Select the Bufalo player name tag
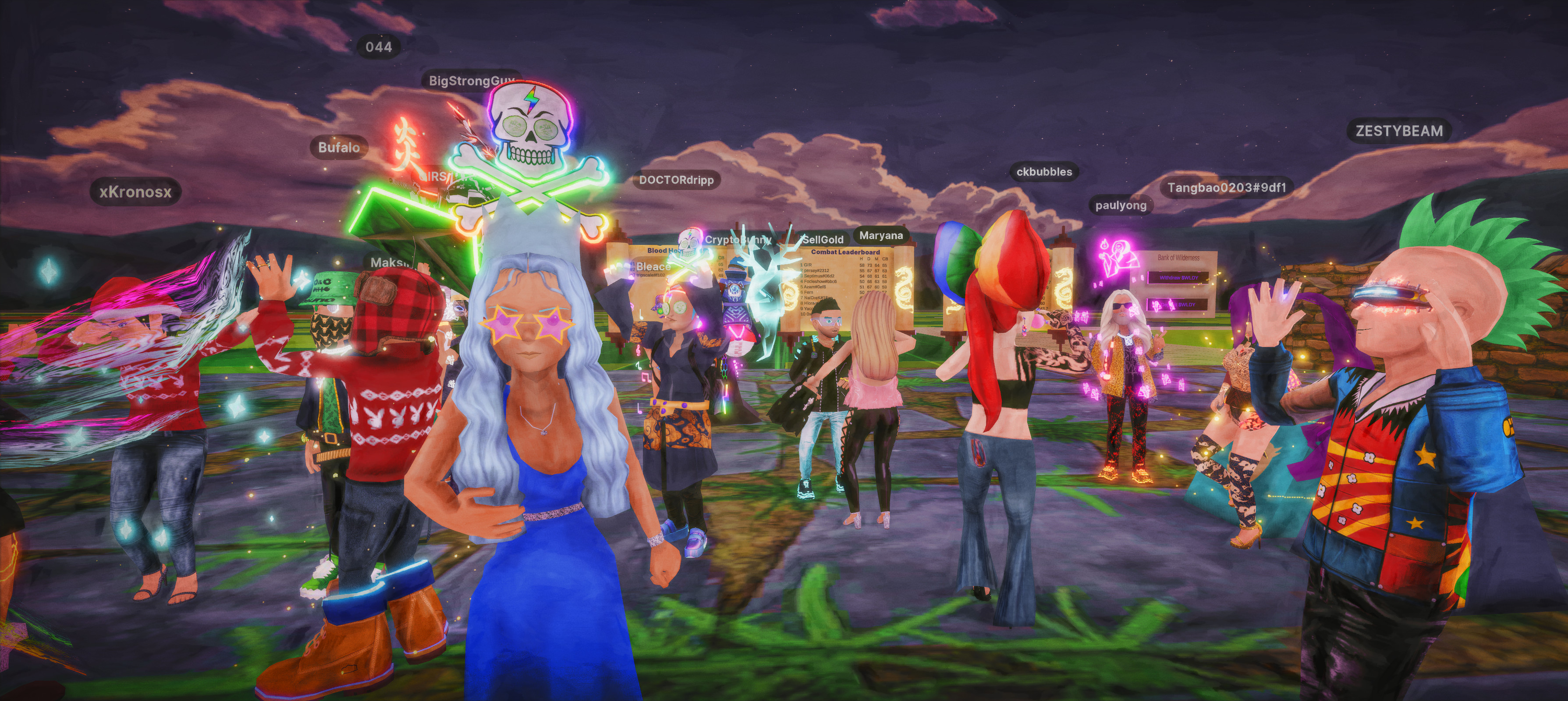This screenshot has width=1568, height=701. click(339, 147)
